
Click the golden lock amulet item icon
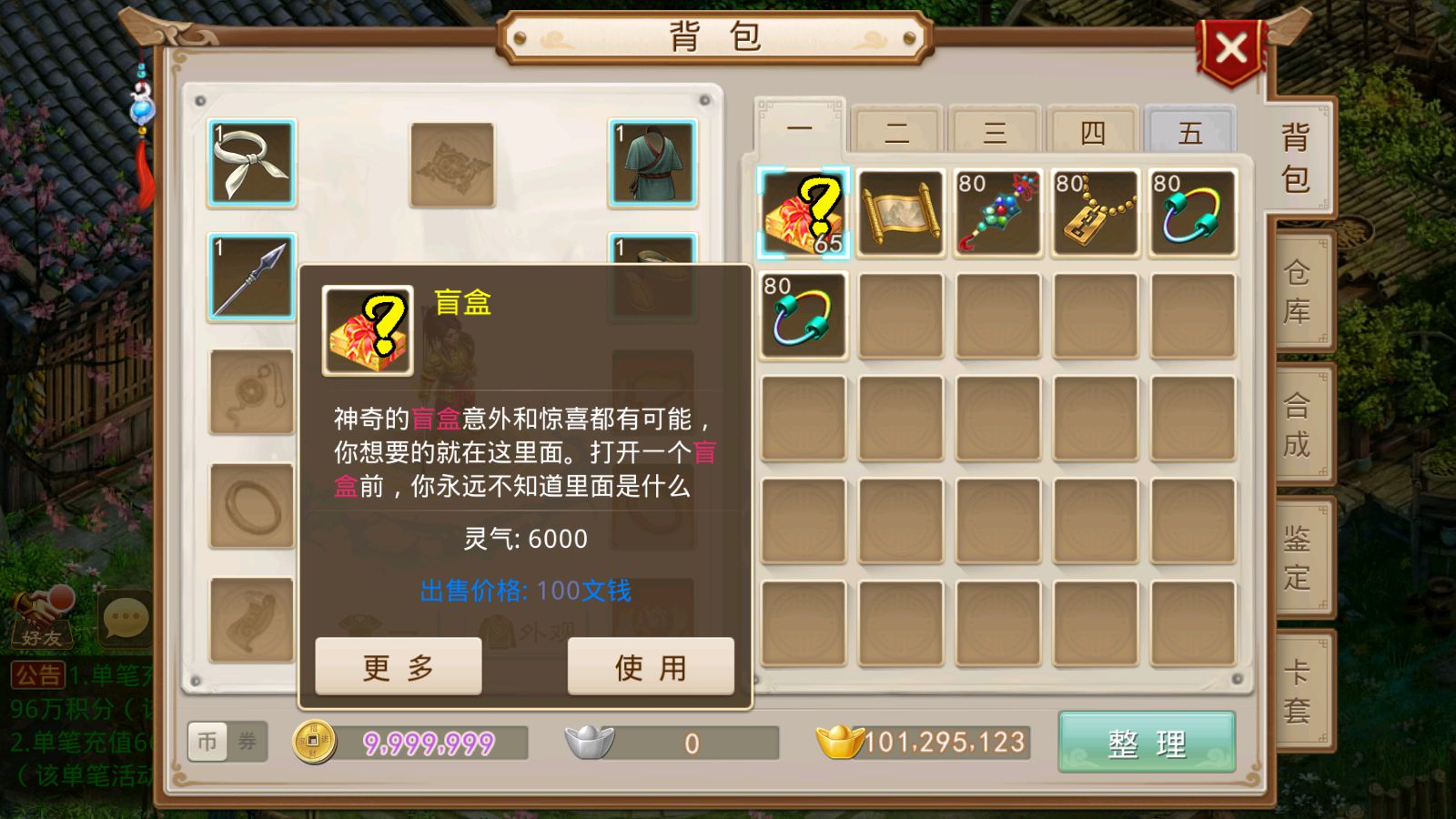tap(1096, 212)
